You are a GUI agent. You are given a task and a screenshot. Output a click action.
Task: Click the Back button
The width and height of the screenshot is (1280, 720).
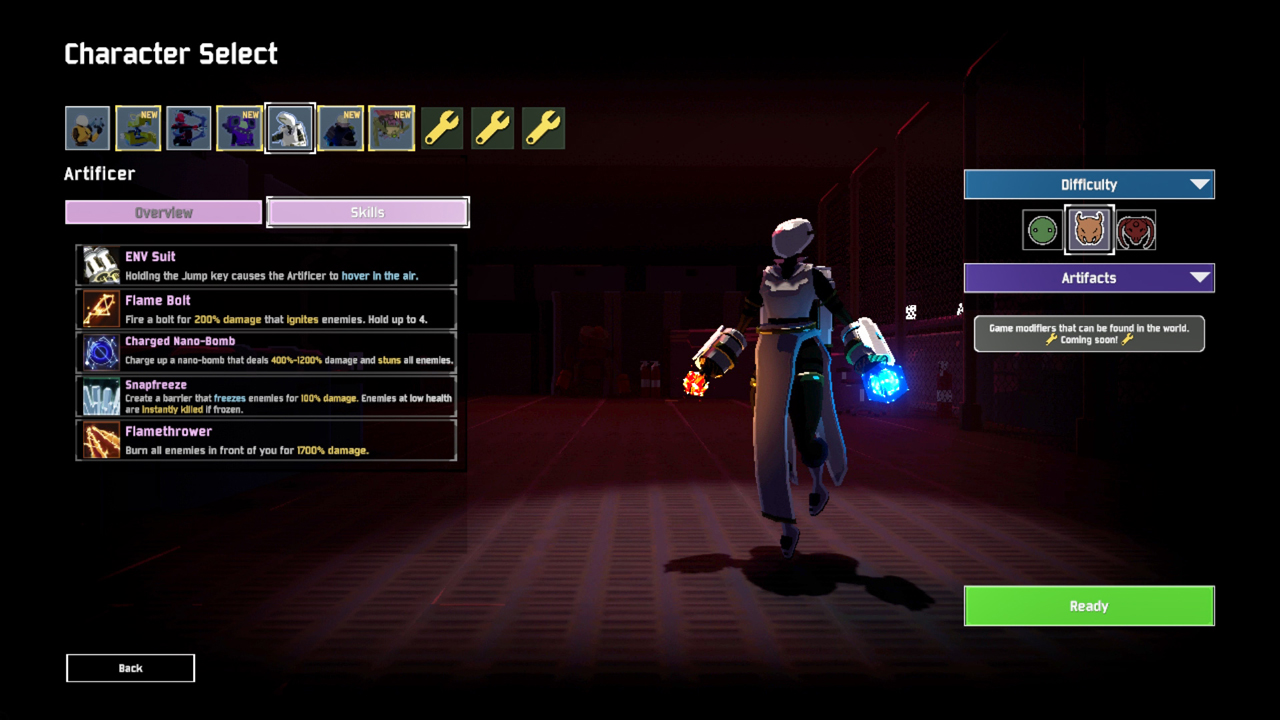[130, 668]
